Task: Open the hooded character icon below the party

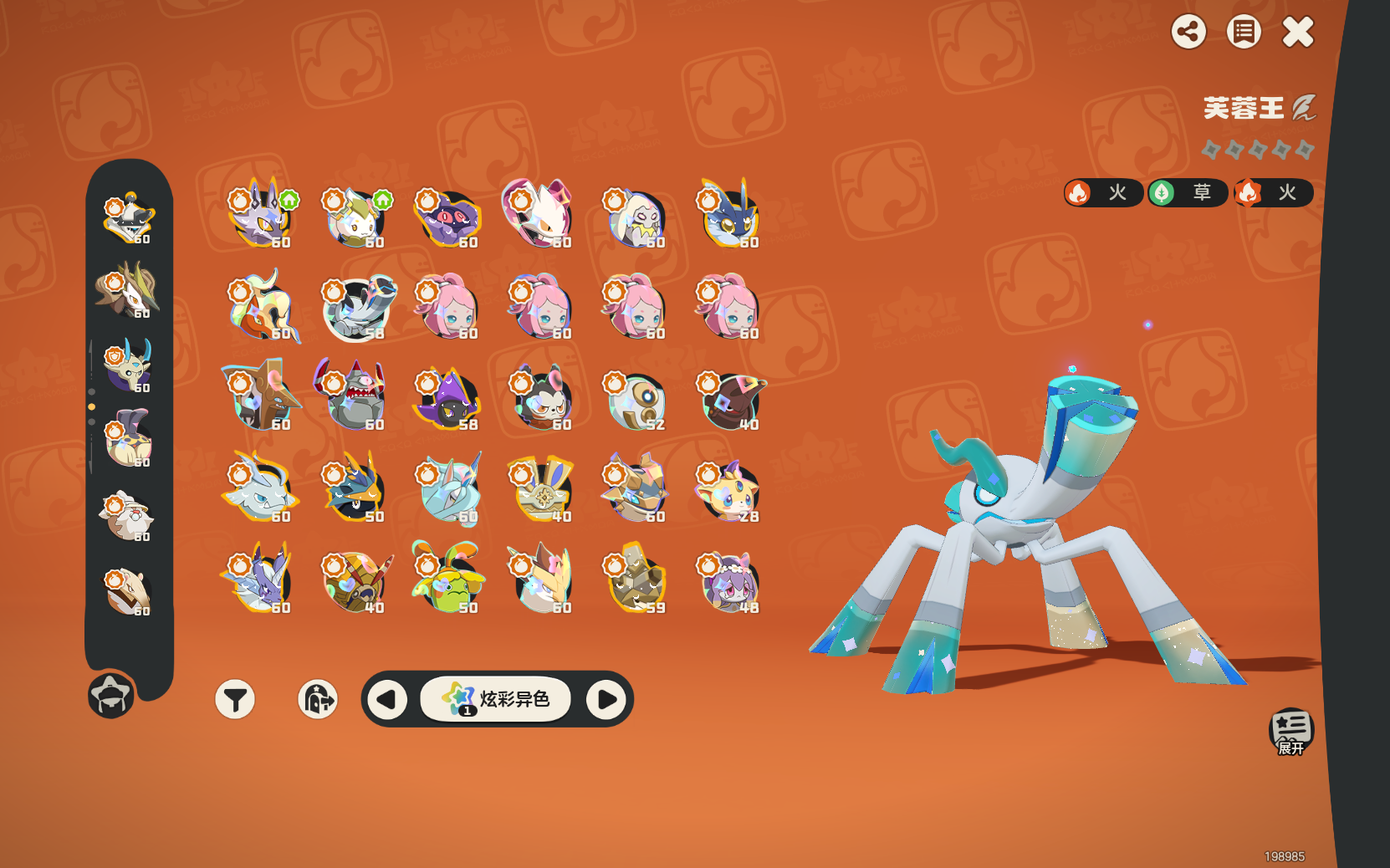Action: pos(111,695)
